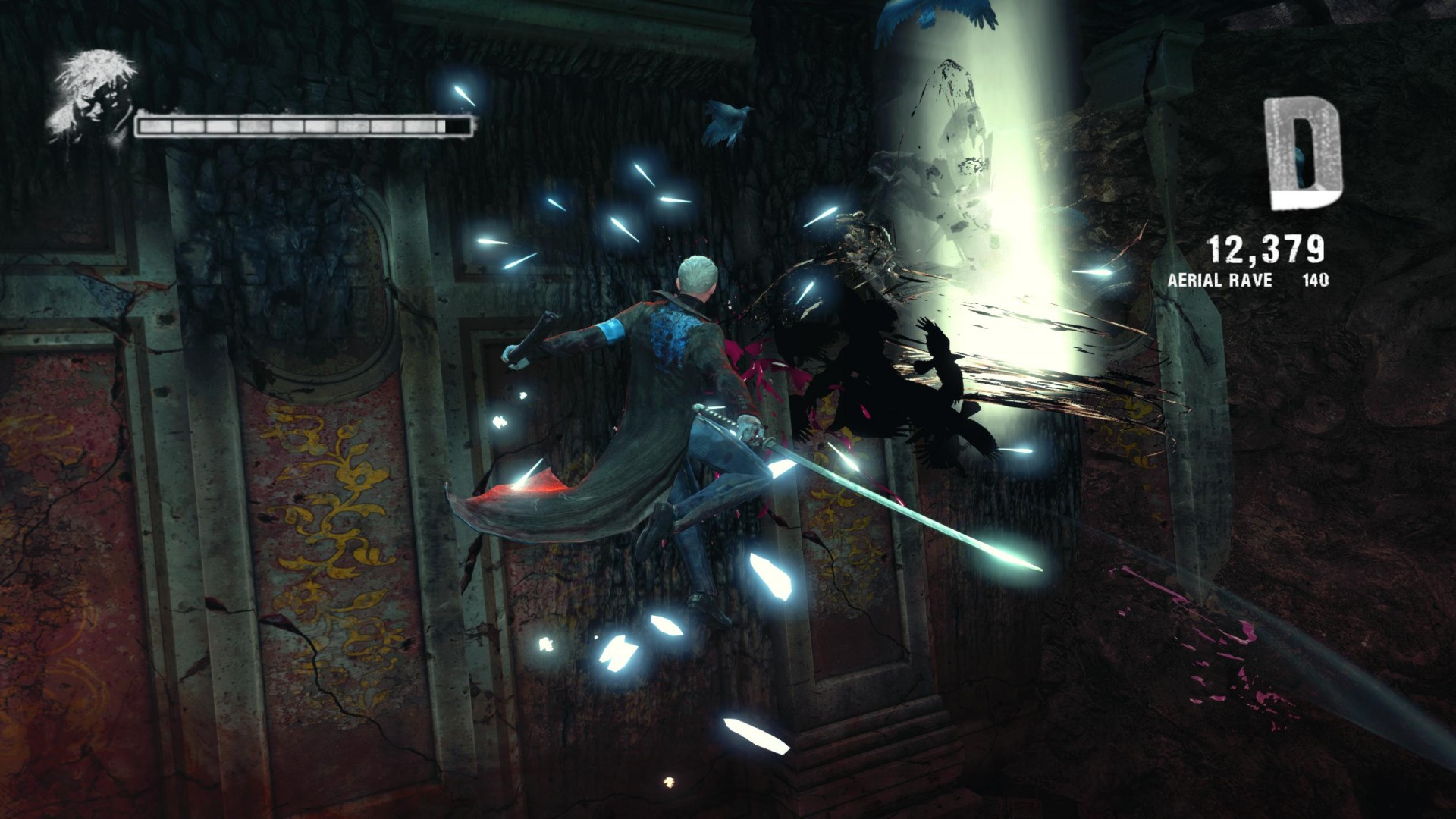Click the combo hit counter reading 140
1456x819 pixels.
pos(1316,281)
